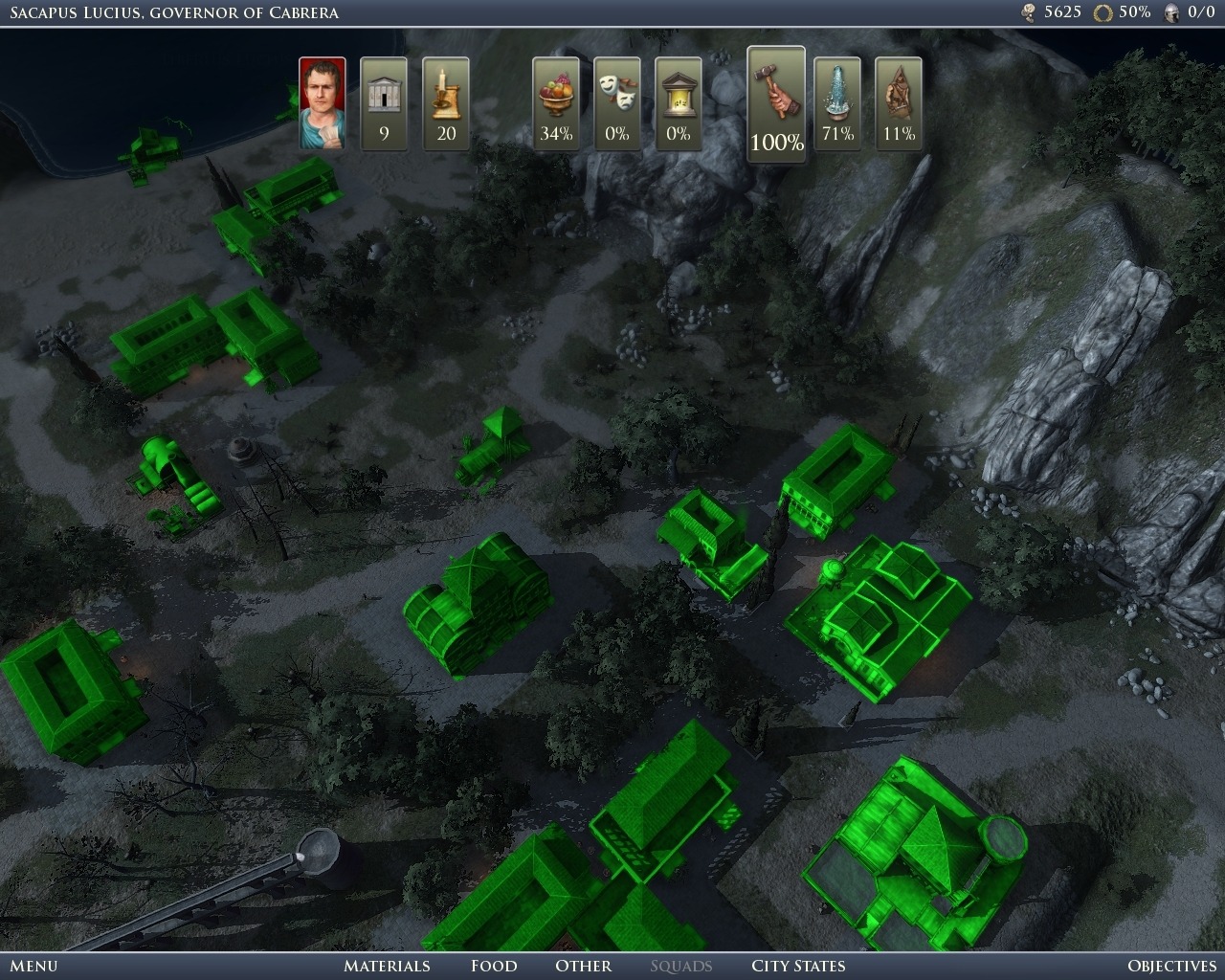Viewport: 1225px width, 980px height.
Task: Check the theater masks entertainment icon
Action: pos(617,103)
